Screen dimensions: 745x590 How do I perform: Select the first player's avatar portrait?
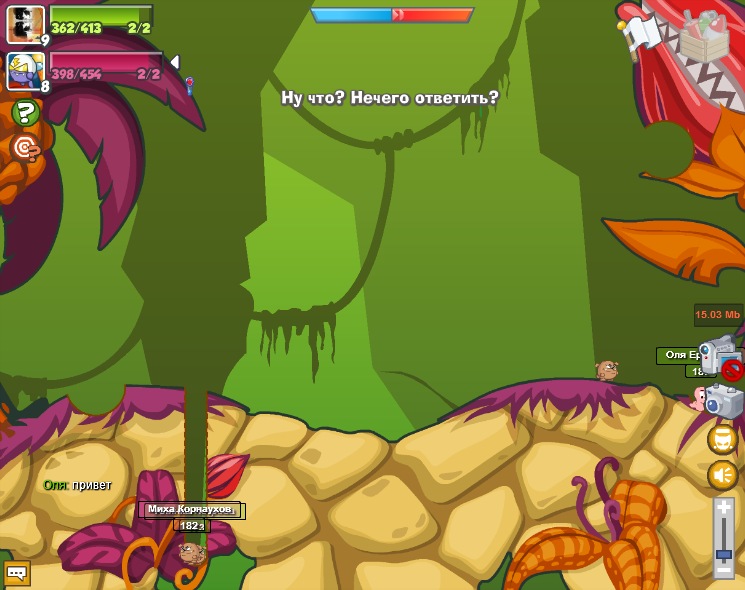click(x=25, y=24)
